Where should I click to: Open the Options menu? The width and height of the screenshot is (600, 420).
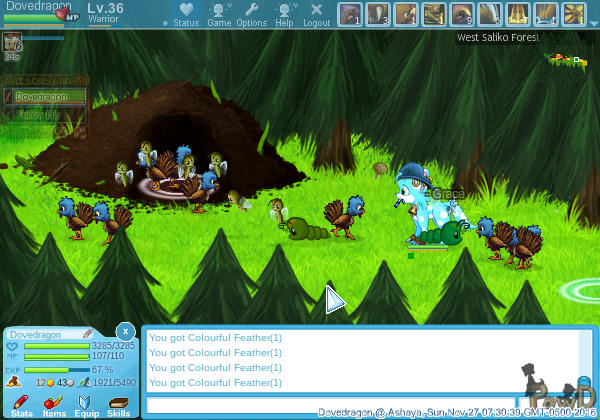251,13
